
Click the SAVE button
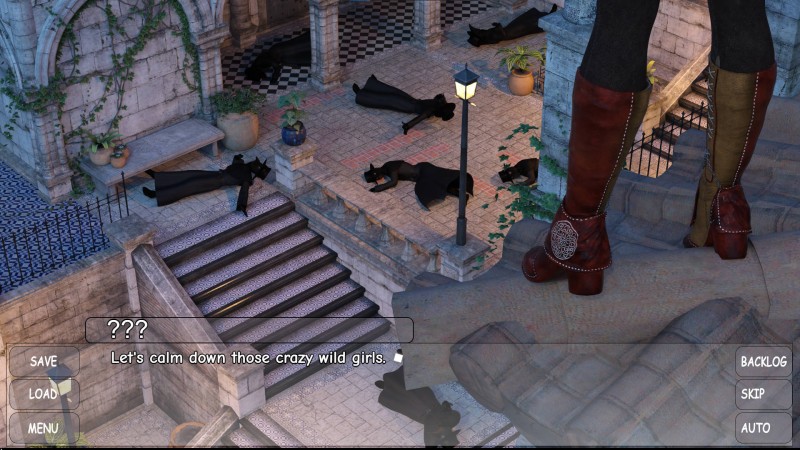(x=44, y=361)
